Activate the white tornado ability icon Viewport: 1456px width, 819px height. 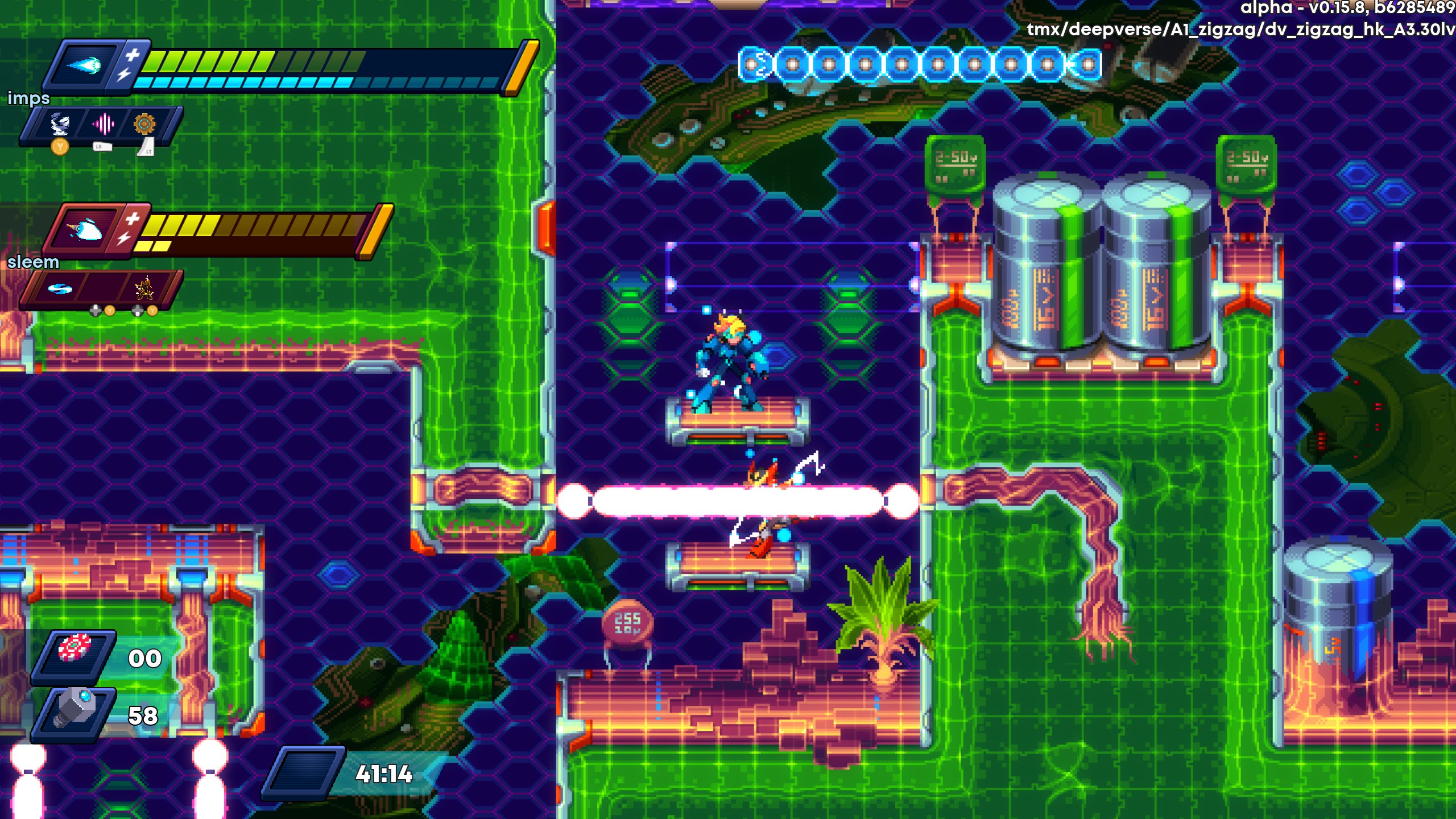click(60, 123)
